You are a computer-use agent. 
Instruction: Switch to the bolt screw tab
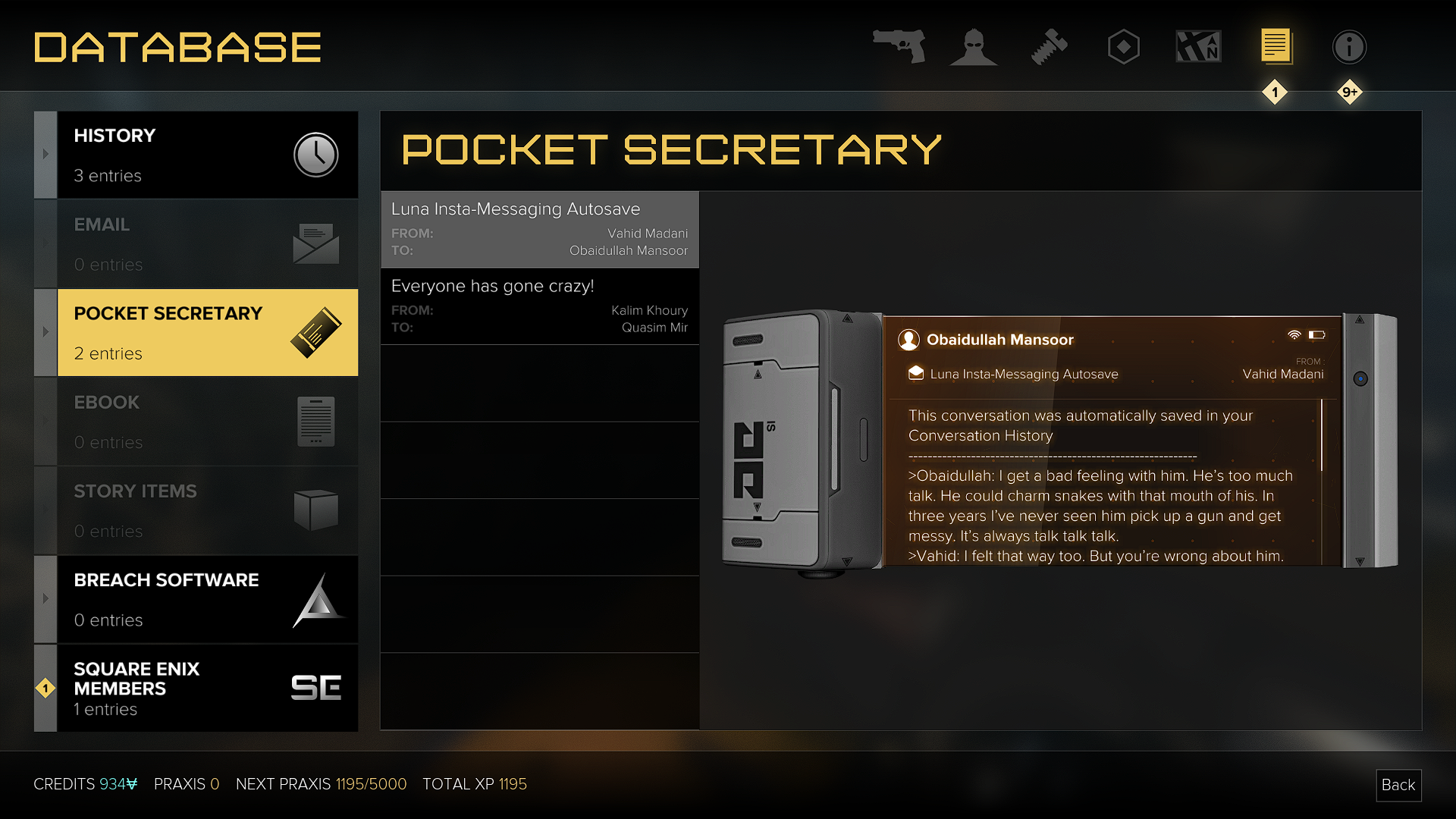click(x=1049, y=47)
